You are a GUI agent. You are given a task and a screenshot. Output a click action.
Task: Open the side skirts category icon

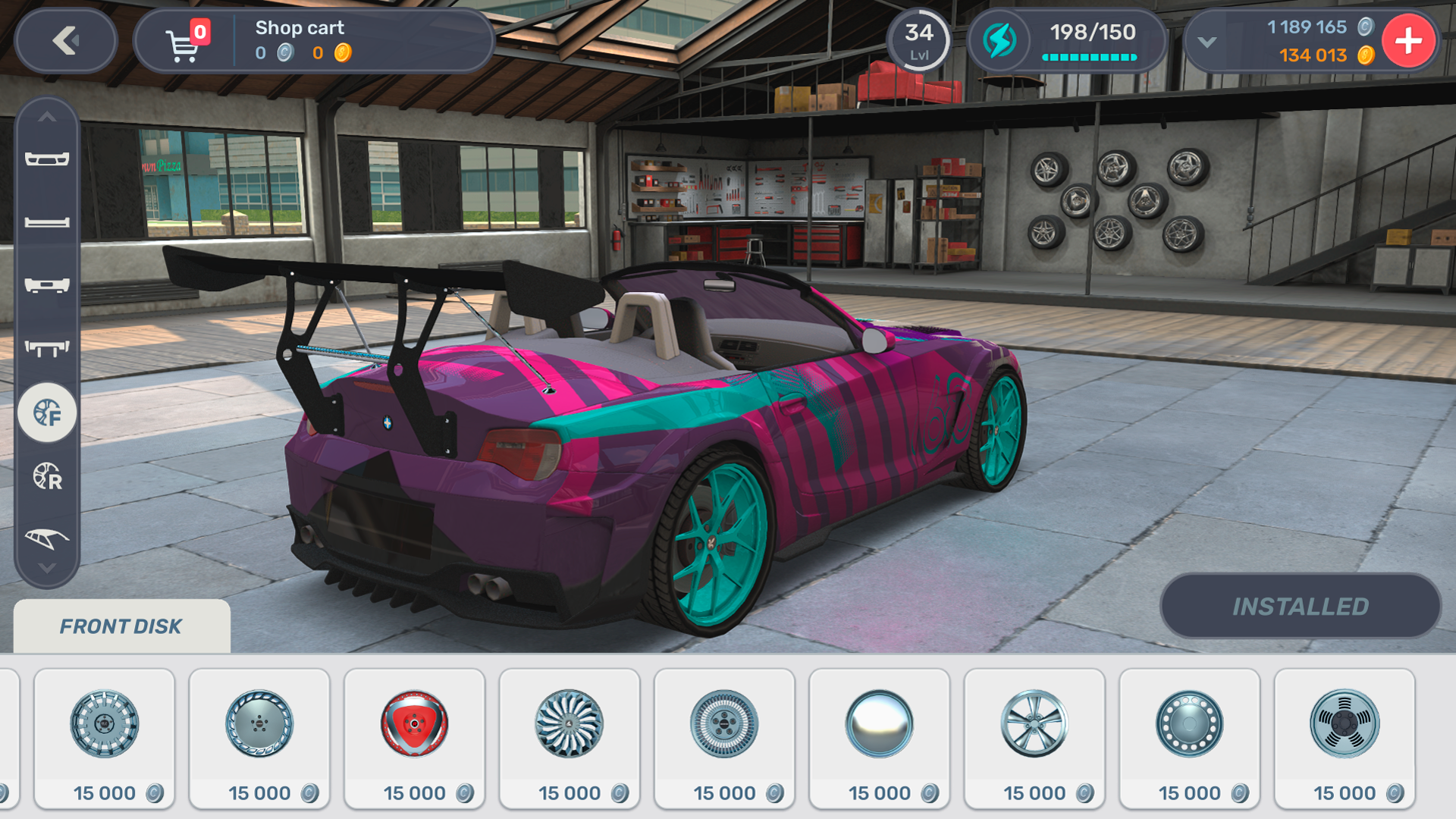click(47, 223)
